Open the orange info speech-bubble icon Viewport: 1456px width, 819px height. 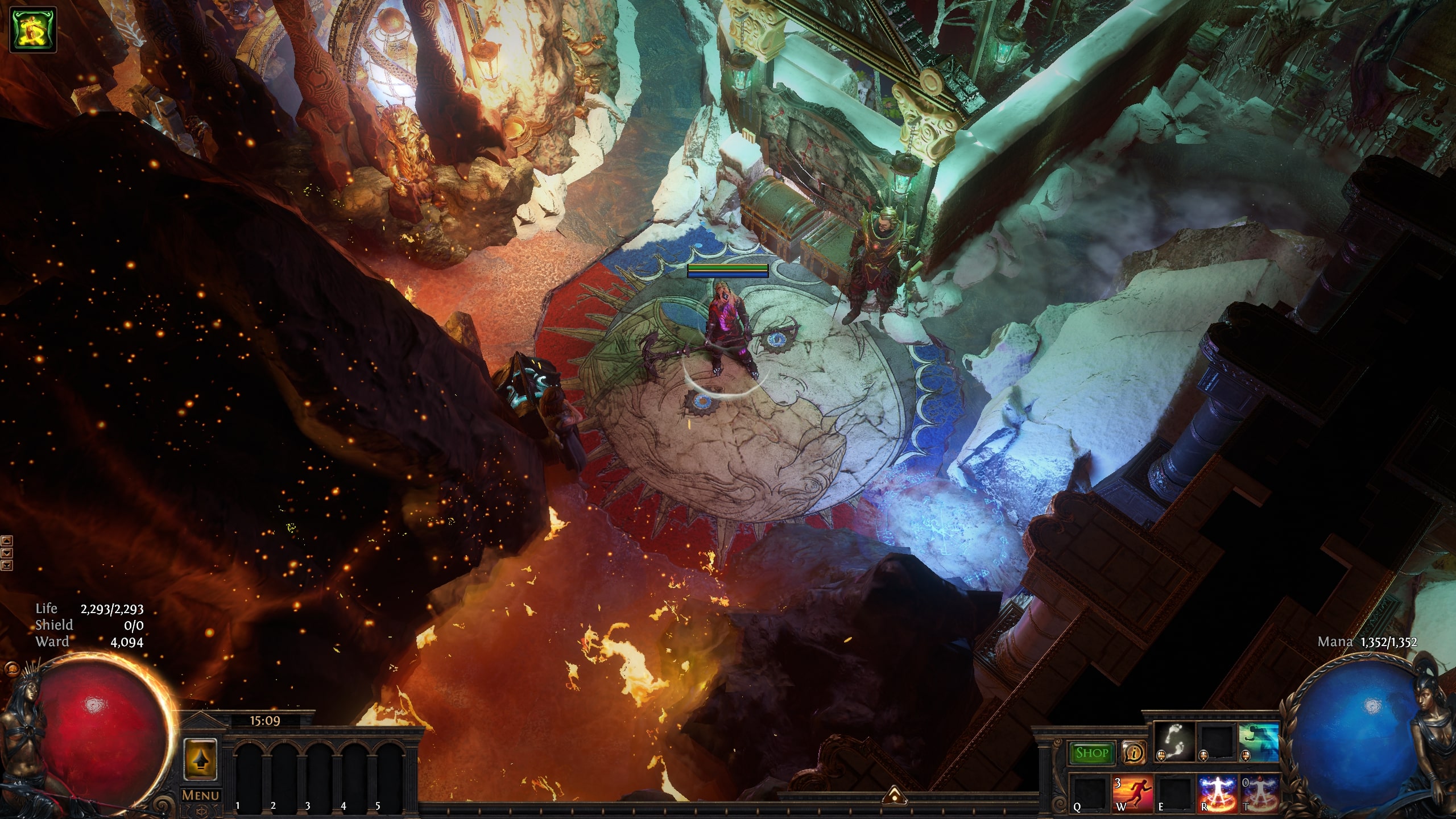(1134, 753)
